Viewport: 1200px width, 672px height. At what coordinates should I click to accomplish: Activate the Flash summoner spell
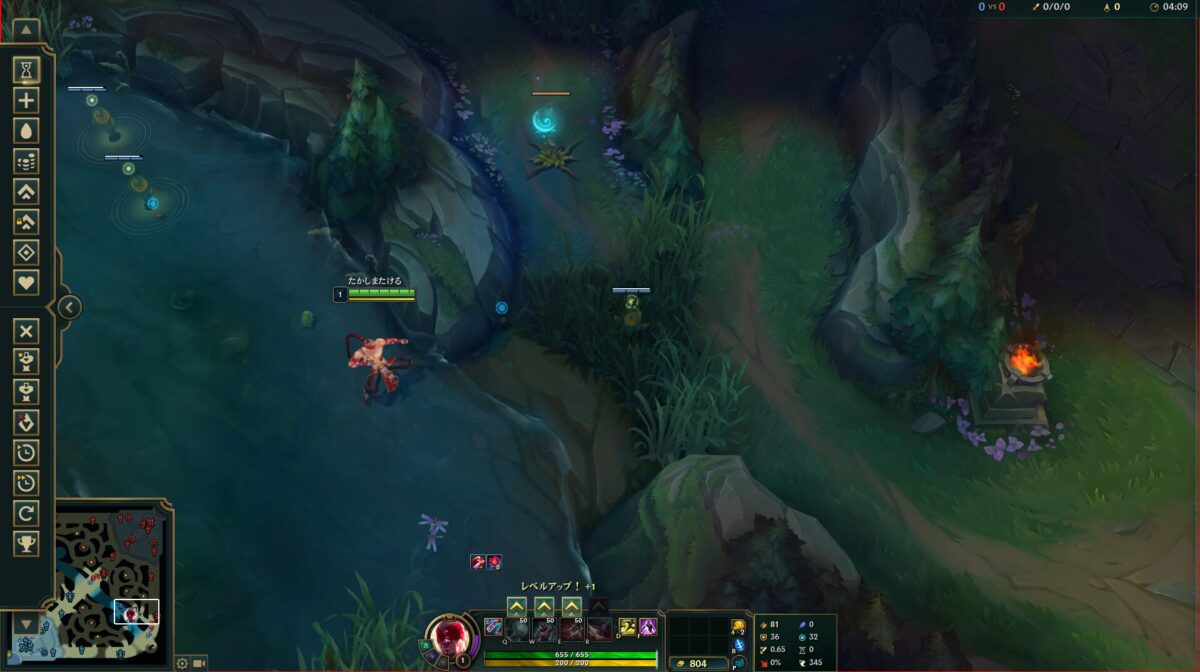pyautogui.click(x=648, y=628)
